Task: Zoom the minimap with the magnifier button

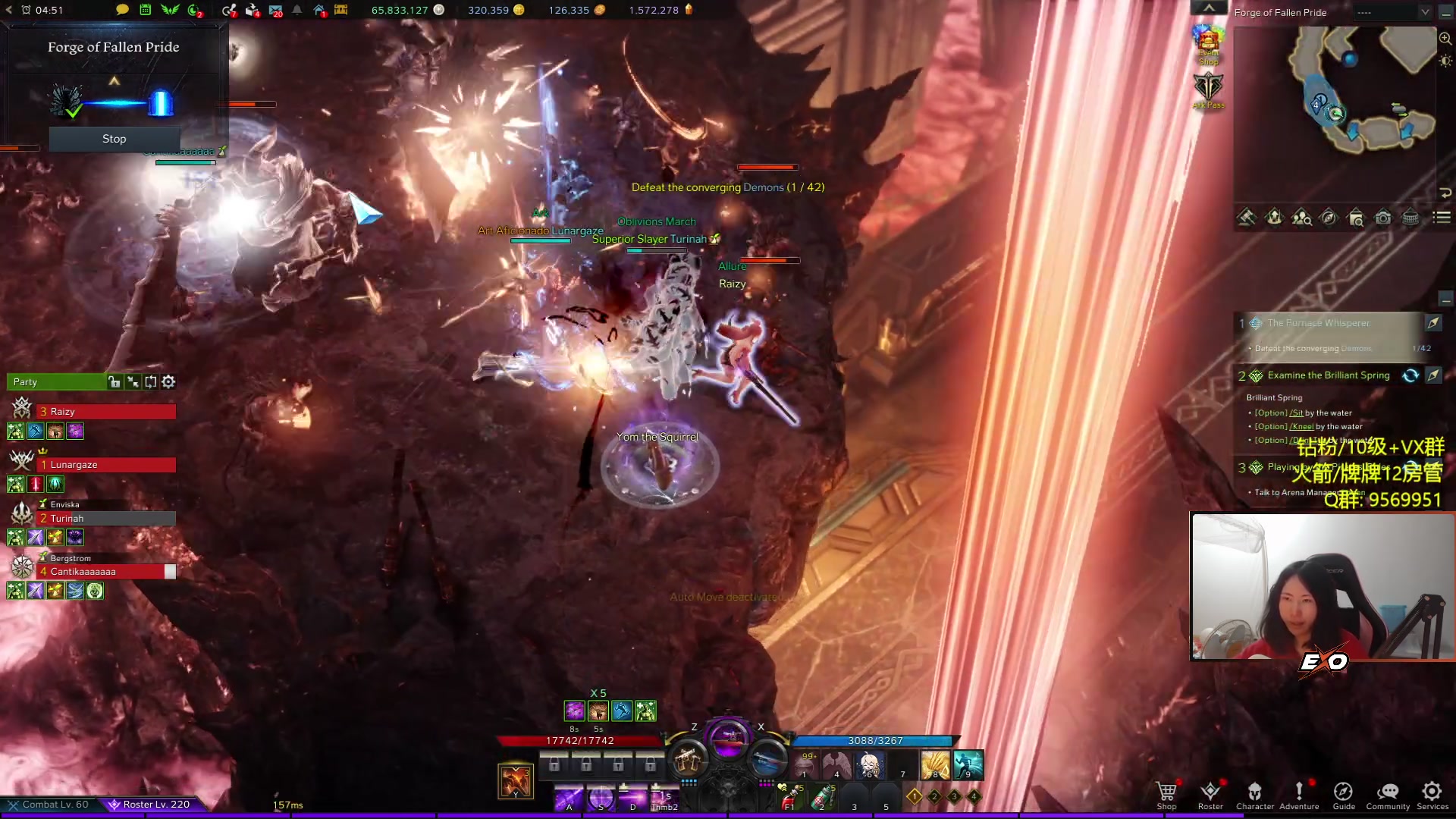Action: 1445,39
